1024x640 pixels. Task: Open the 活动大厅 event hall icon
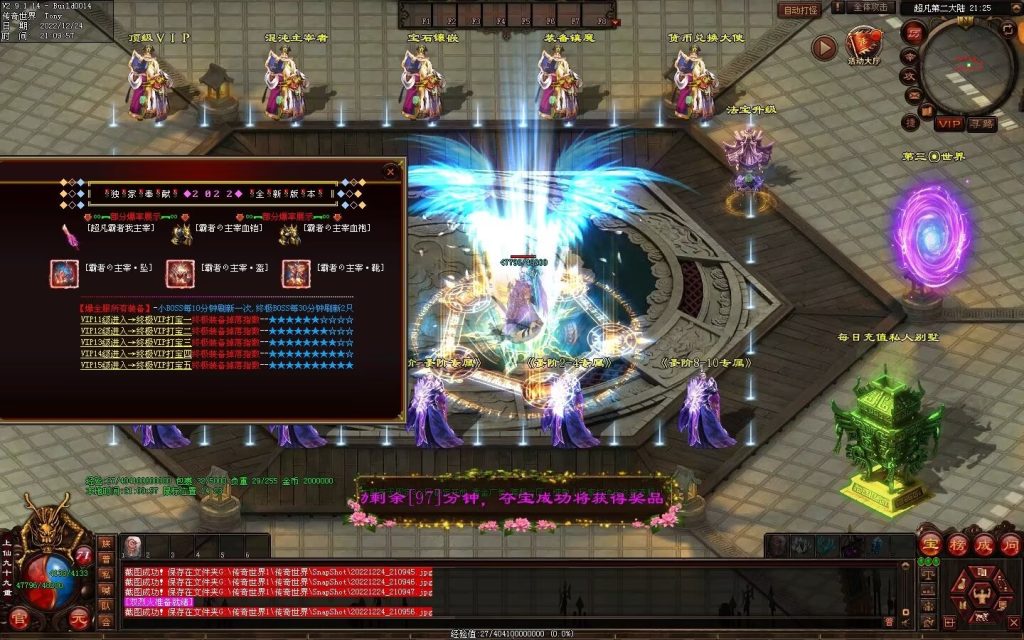click(865, 44)
